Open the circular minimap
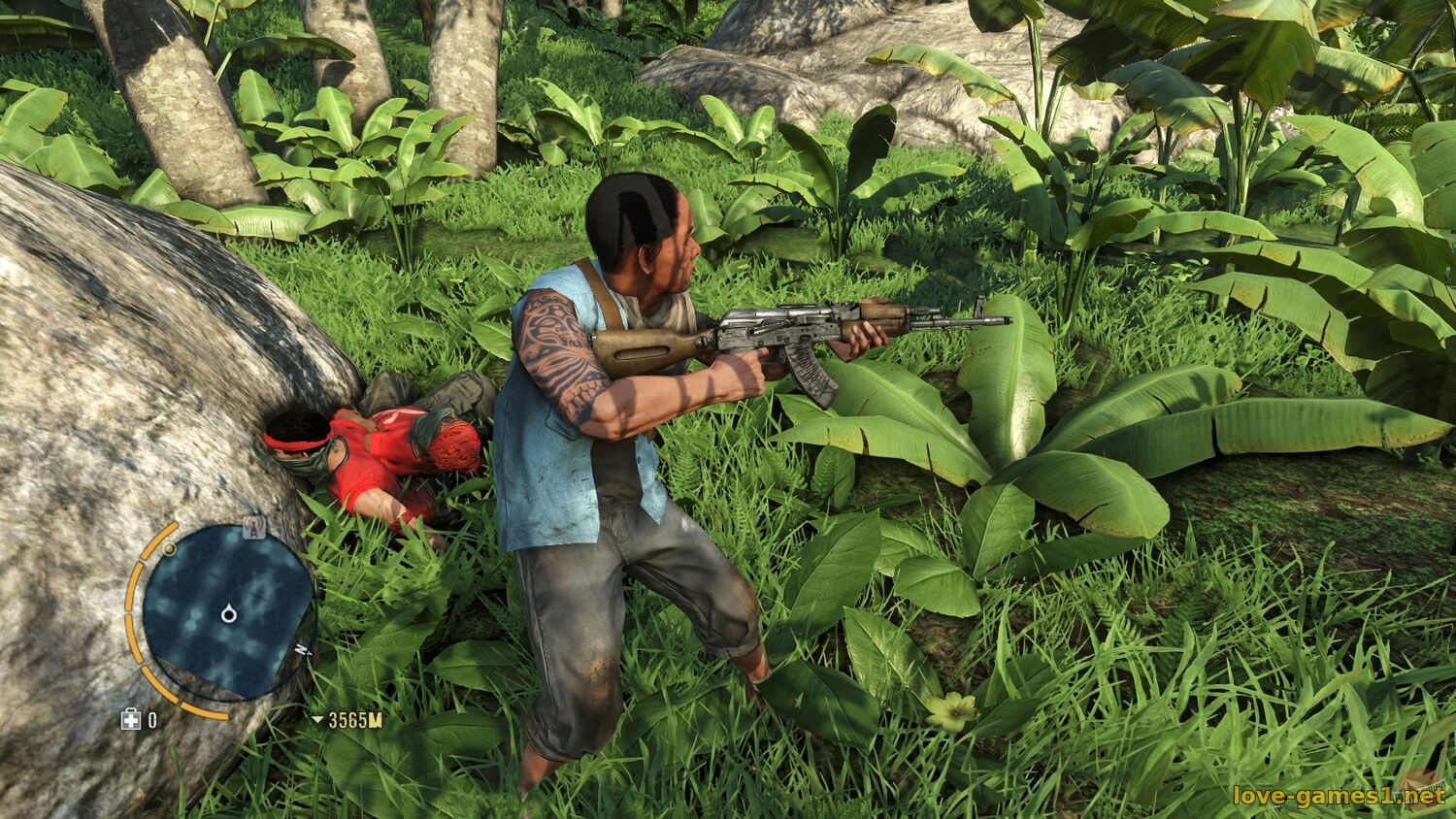The height and width of the screenshot is (819, 1456). [228, 611]
